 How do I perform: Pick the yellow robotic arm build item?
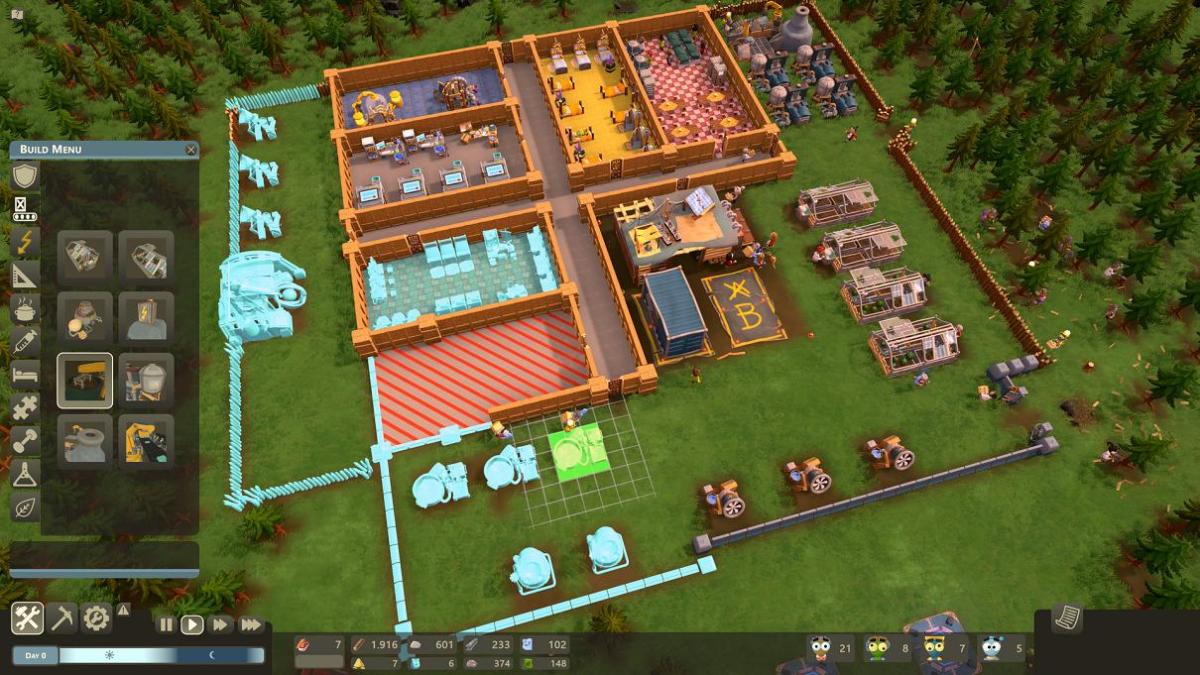point(146,441)
